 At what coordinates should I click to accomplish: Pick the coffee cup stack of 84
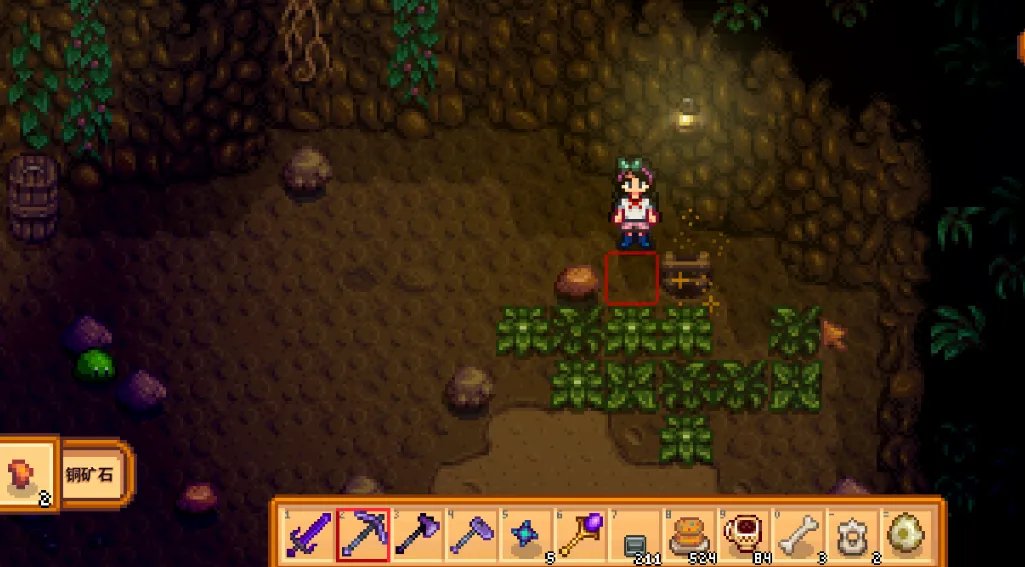pos(742,533)
